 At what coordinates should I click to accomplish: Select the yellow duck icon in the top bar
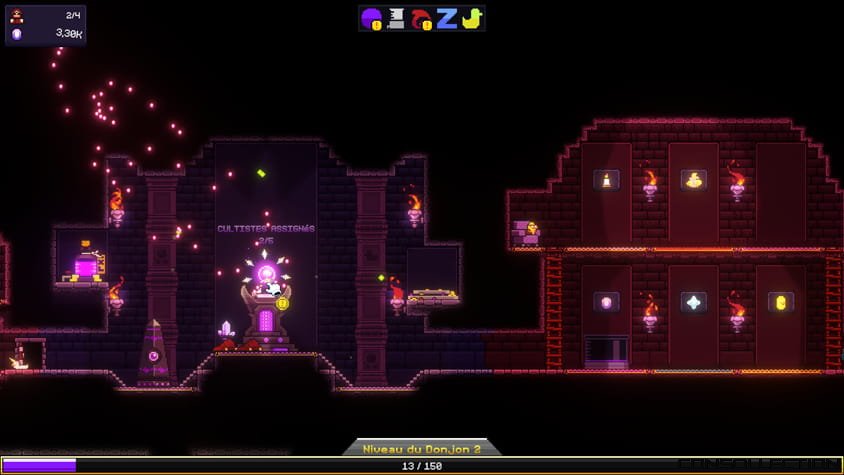[x=470, y=18]
